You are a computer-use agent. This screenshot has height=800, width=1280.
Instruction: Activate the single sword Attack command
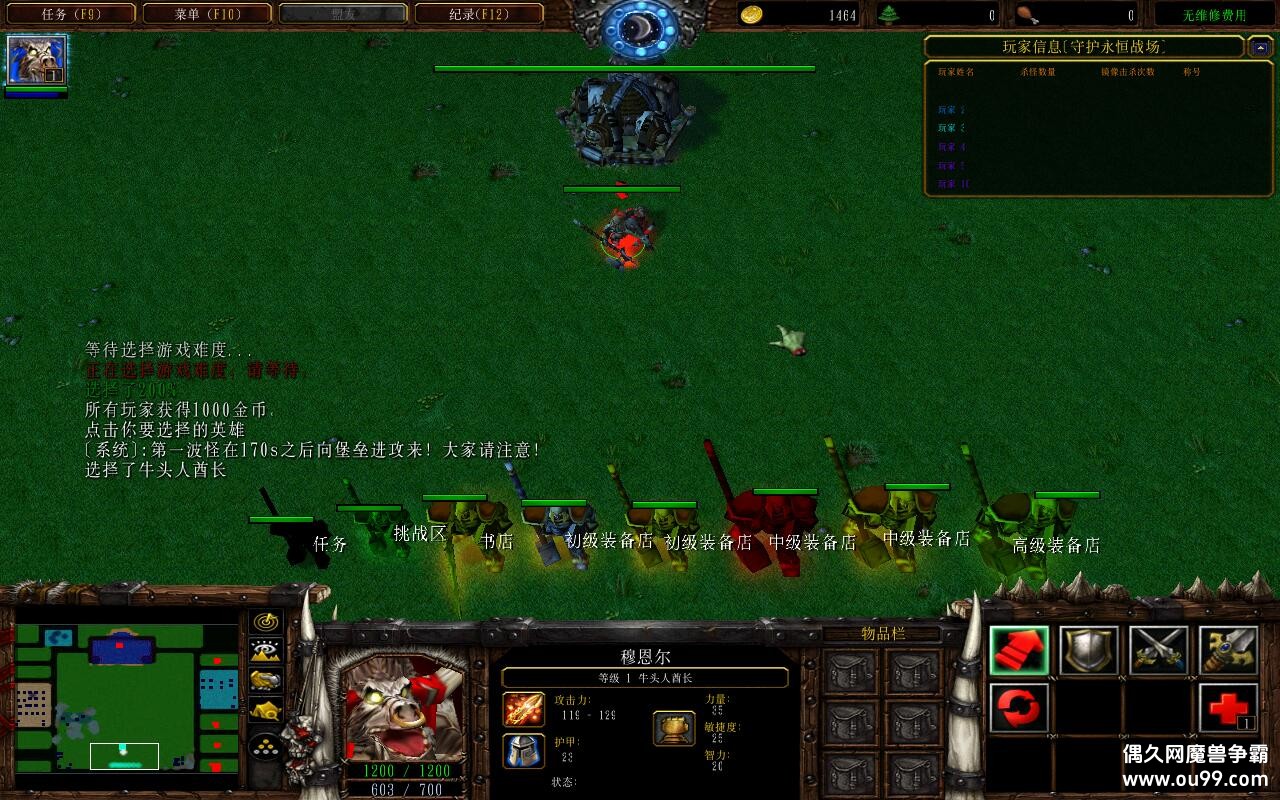(1228, 650)
